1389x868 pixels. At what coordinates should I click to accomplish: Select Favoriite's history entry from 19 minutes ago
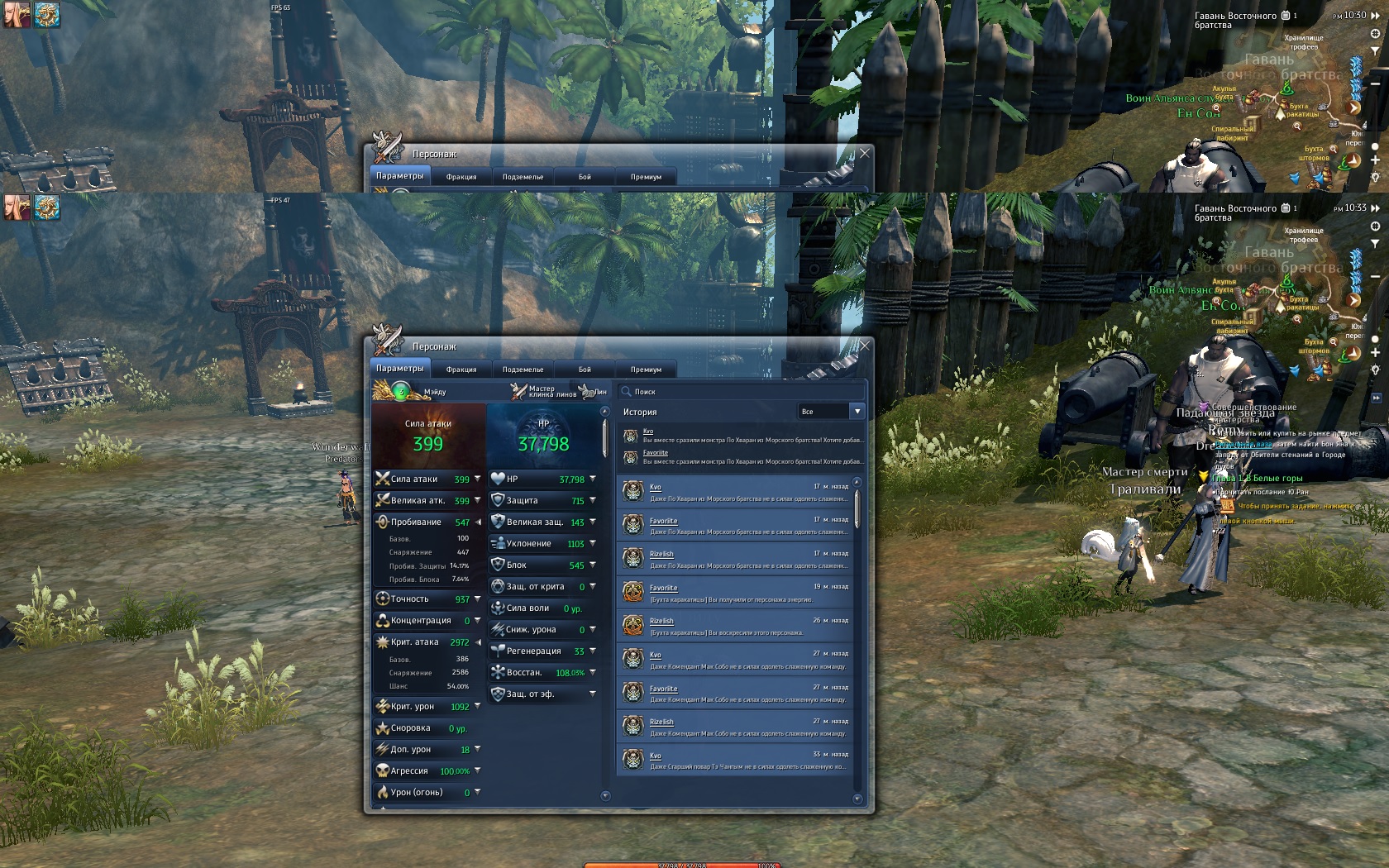pyautogui.click(x=736, y=592)
